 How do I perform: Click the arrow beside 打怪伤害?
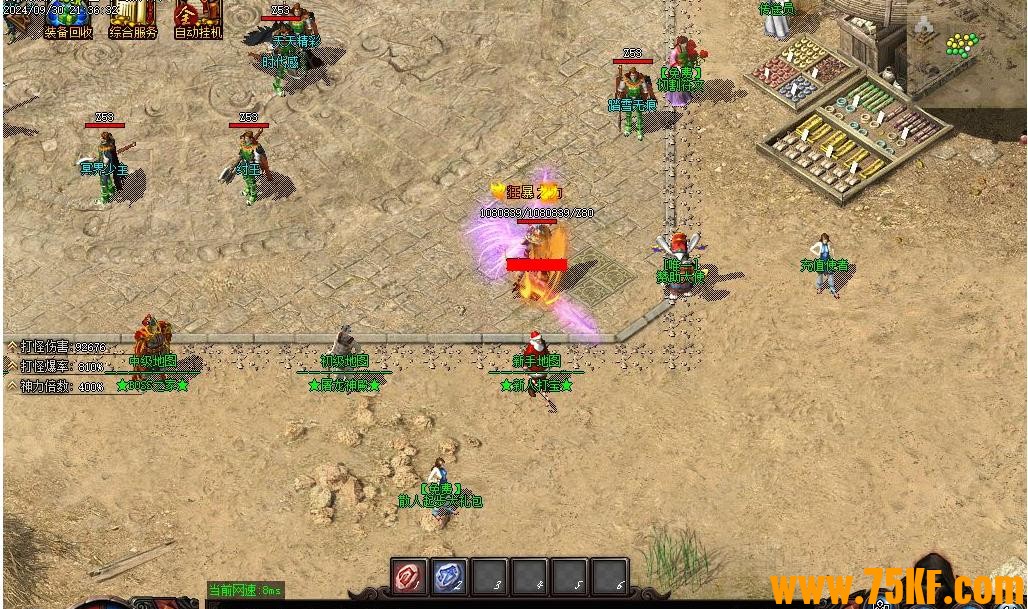12,347
